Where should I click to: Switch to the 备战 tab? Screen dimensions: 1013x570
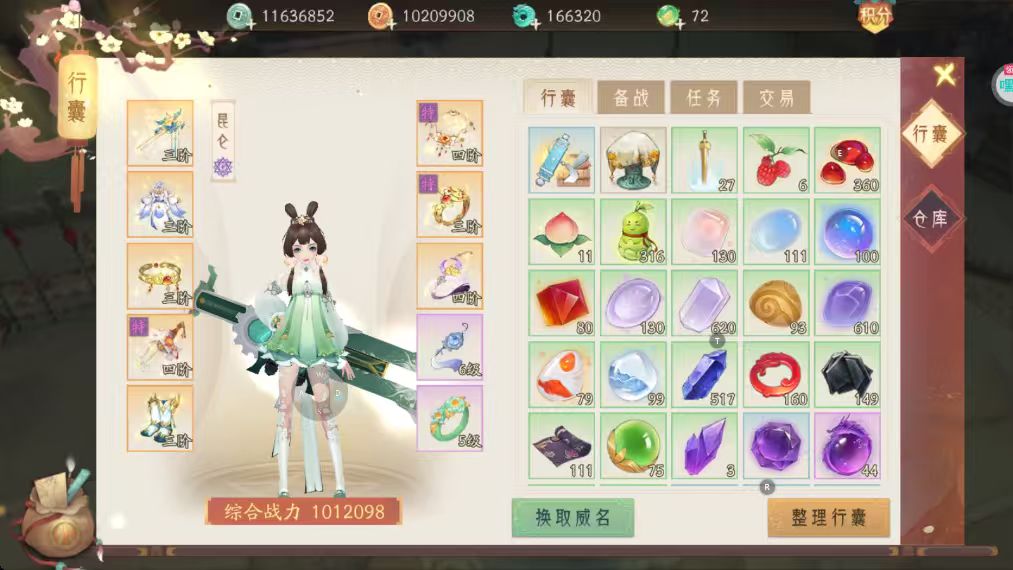click(631, 98)
